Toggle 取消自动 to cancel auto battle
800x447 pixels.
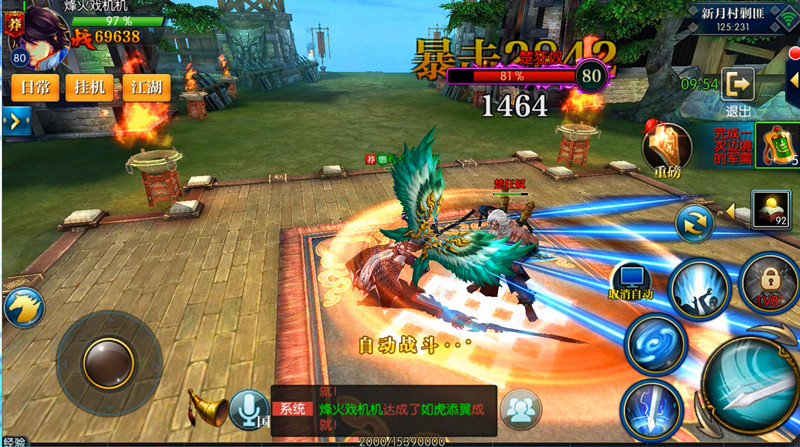pyautogui.click(x=631, y=282)
